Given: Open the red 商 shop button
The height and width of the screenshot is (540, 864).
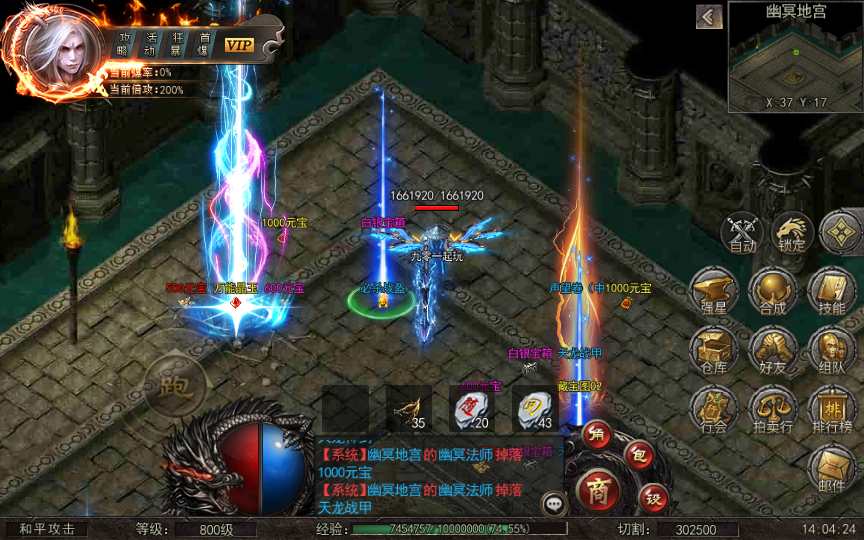Looking at the screenshot, I should [598, 492].
